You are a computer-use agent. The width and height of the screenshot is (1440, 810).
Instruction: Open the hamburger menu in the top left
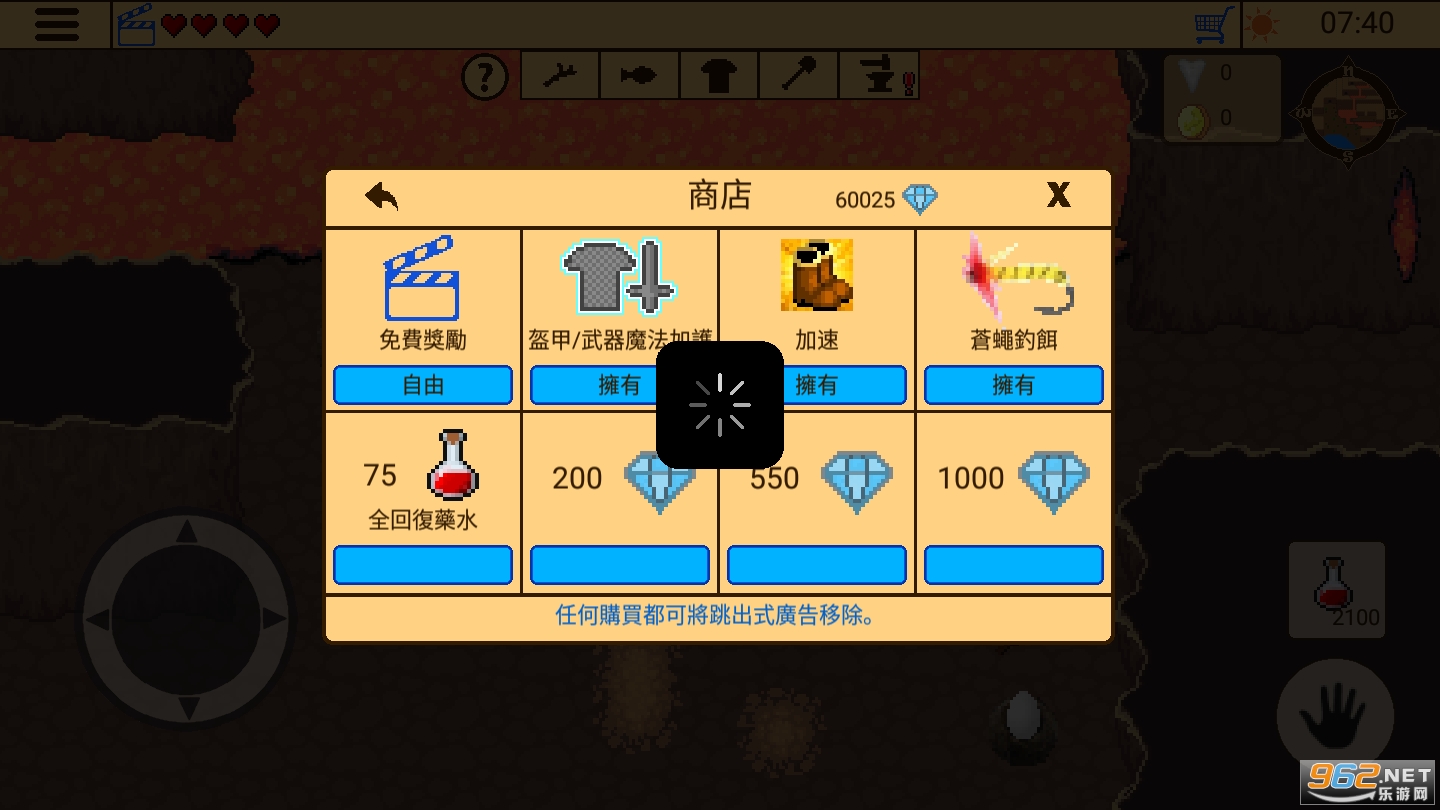[56, 24]
